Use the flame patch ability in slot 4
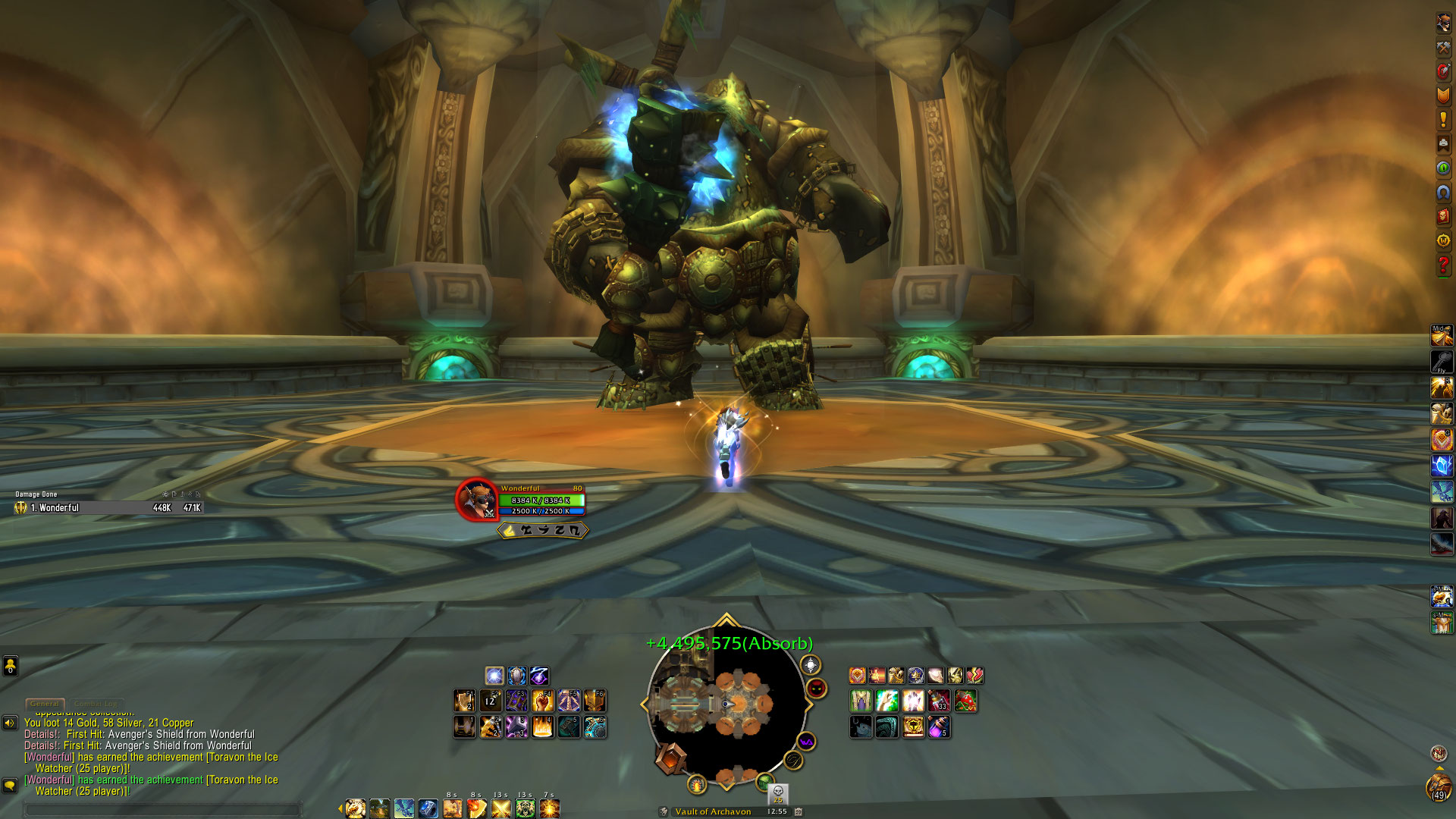This screenshot has height=819, width=1456. point(543,727)
